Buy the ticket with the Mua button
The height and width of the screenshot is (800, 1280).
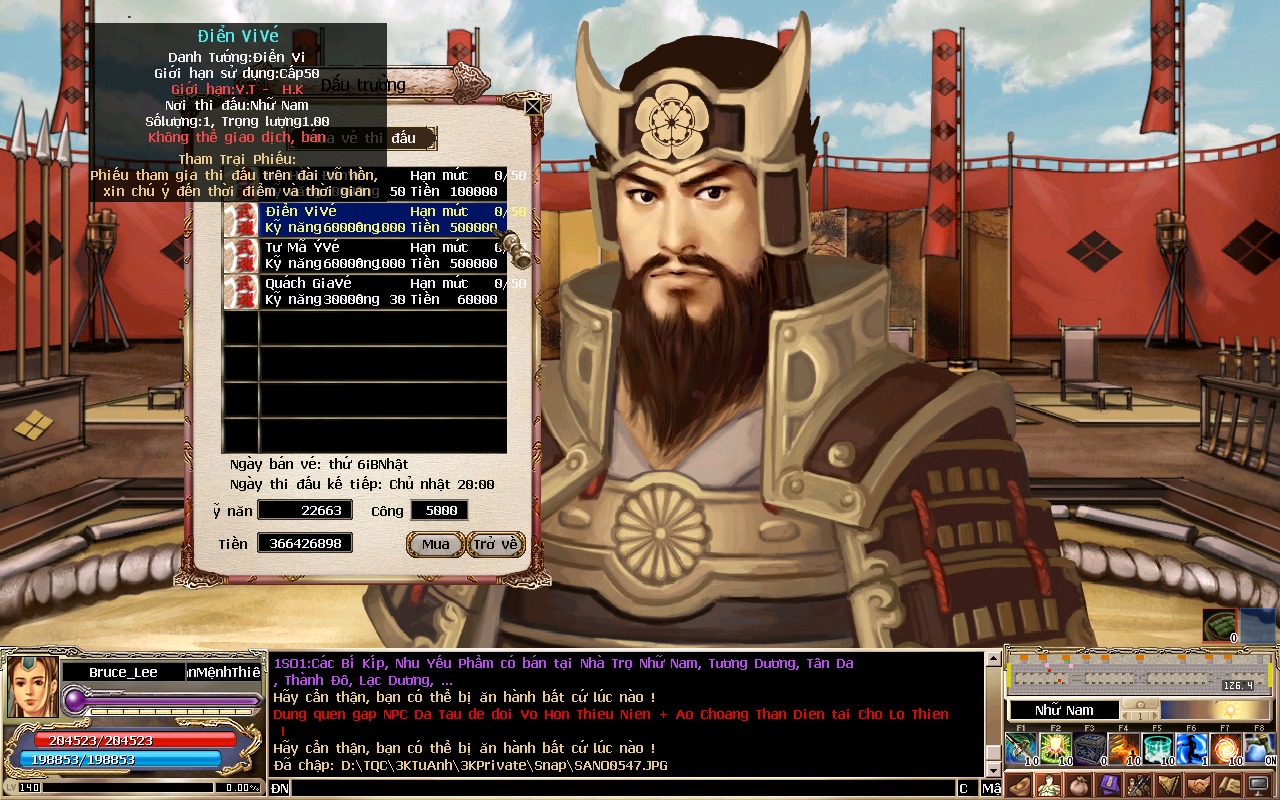coord(435,544)
